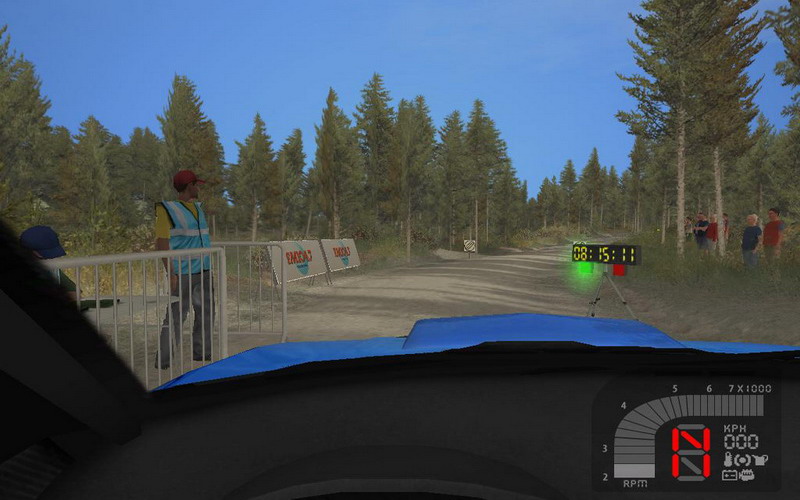The image size is (800, 500).
Task: Select the brake warning icon
Action: coord(741,459)
